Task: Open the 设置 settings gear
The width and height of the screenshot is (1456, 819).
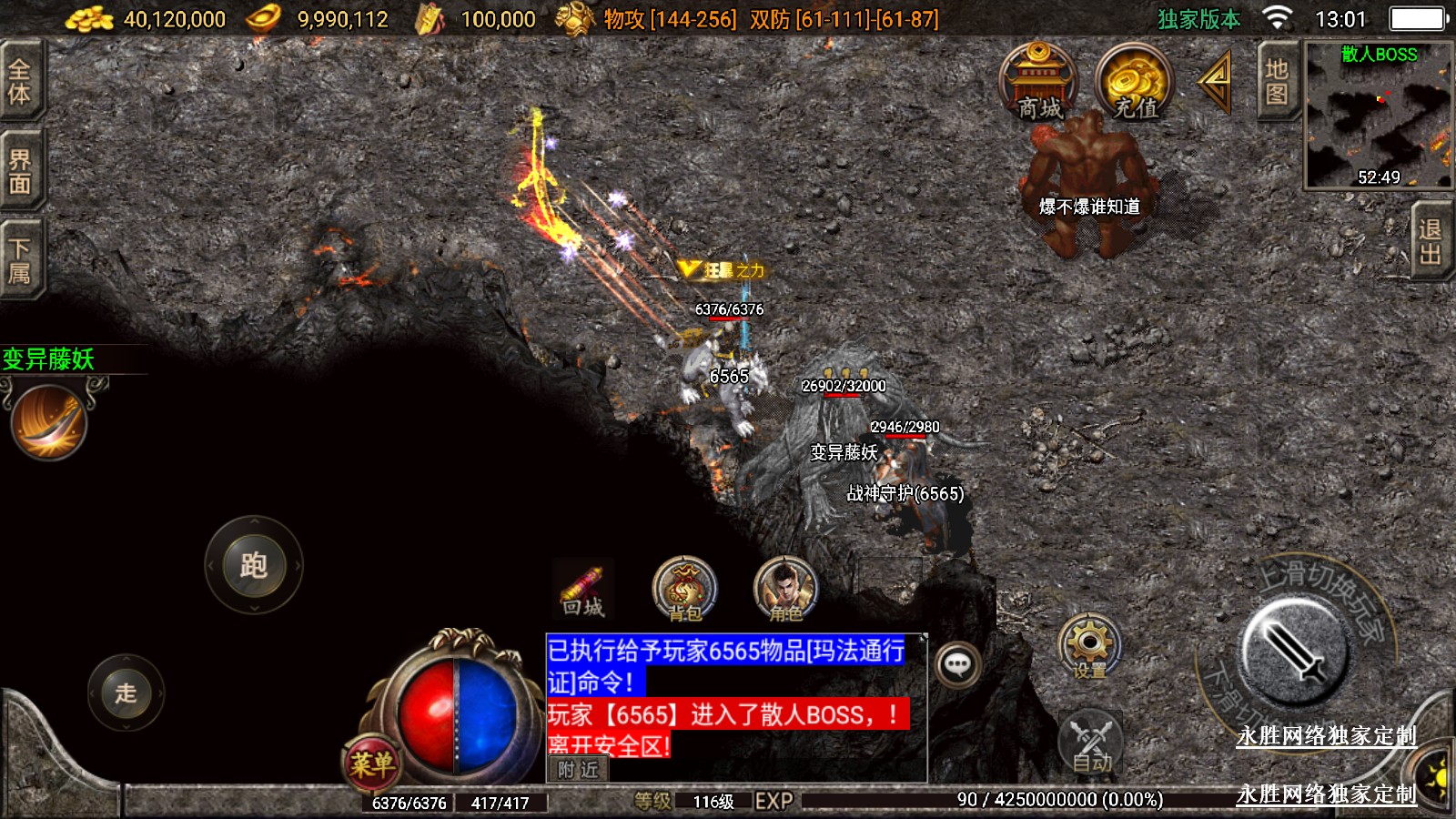Action: 1089,647
